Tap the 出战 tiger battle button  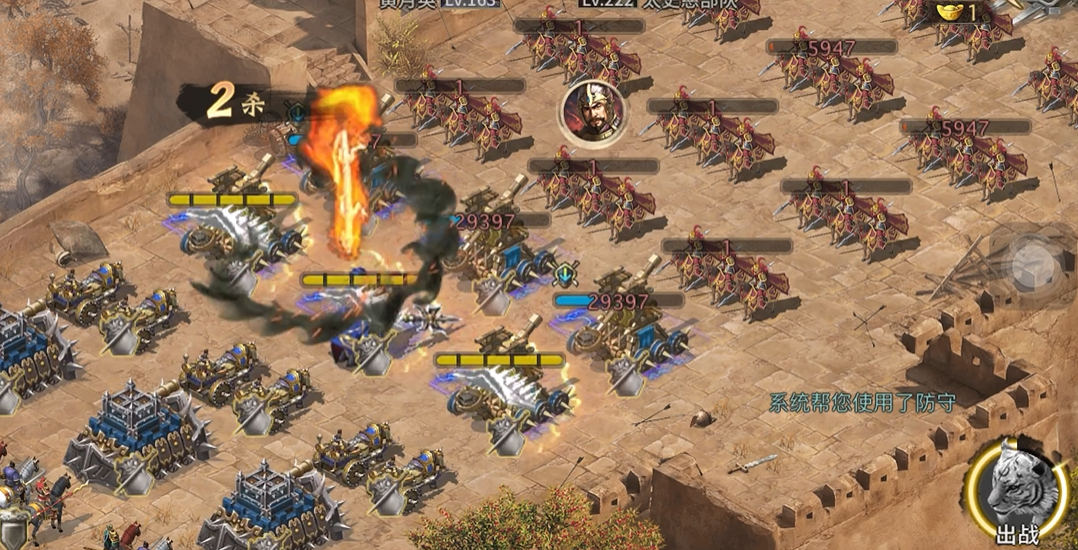point(1017,493)
